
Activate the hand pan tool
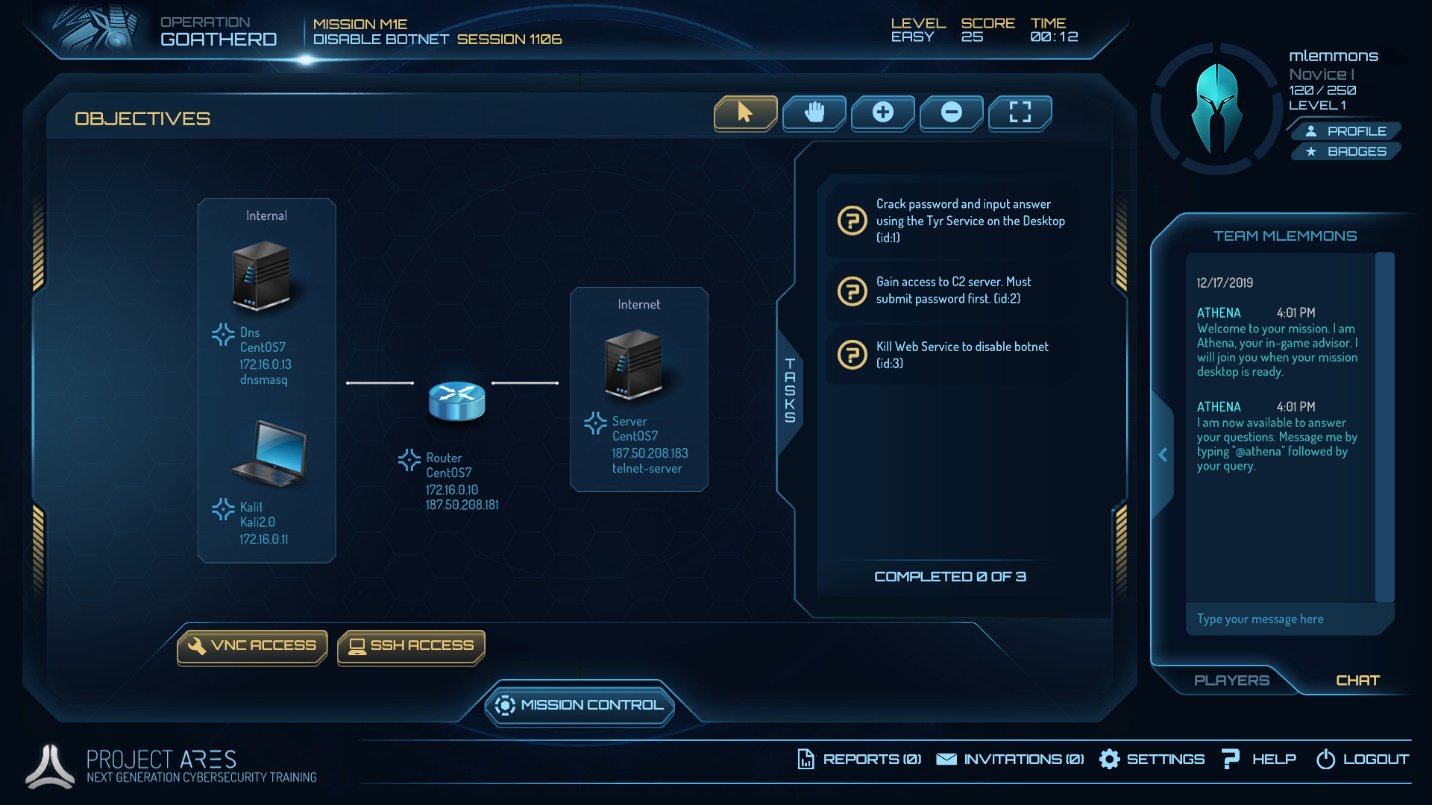814,113
